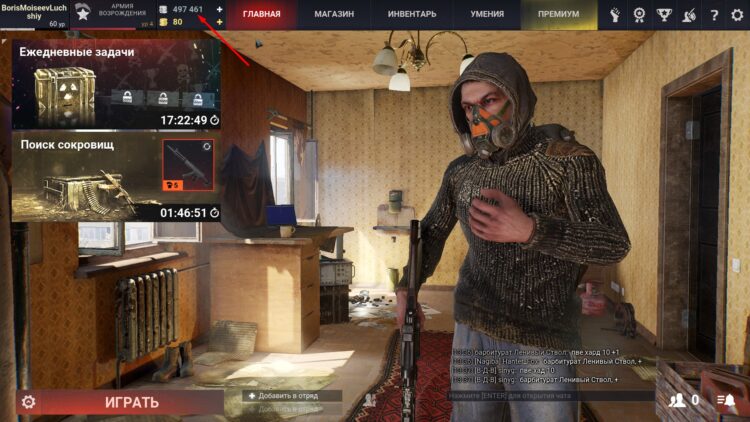Screen dimensions: 750x422
Task: Open help via the question mark icon
Action: pos(713,15)
